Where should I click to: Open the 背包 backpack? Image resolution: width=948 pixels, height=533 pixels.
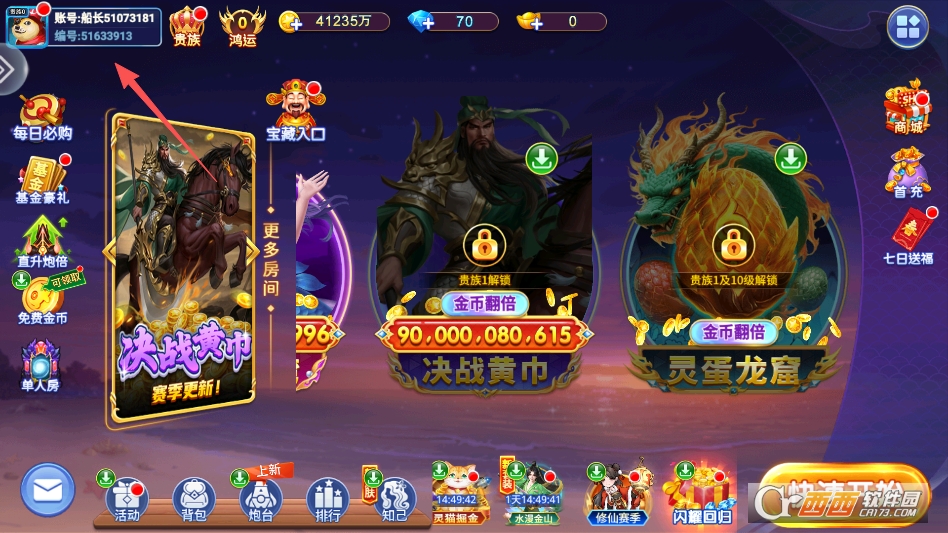click(194, 499)
